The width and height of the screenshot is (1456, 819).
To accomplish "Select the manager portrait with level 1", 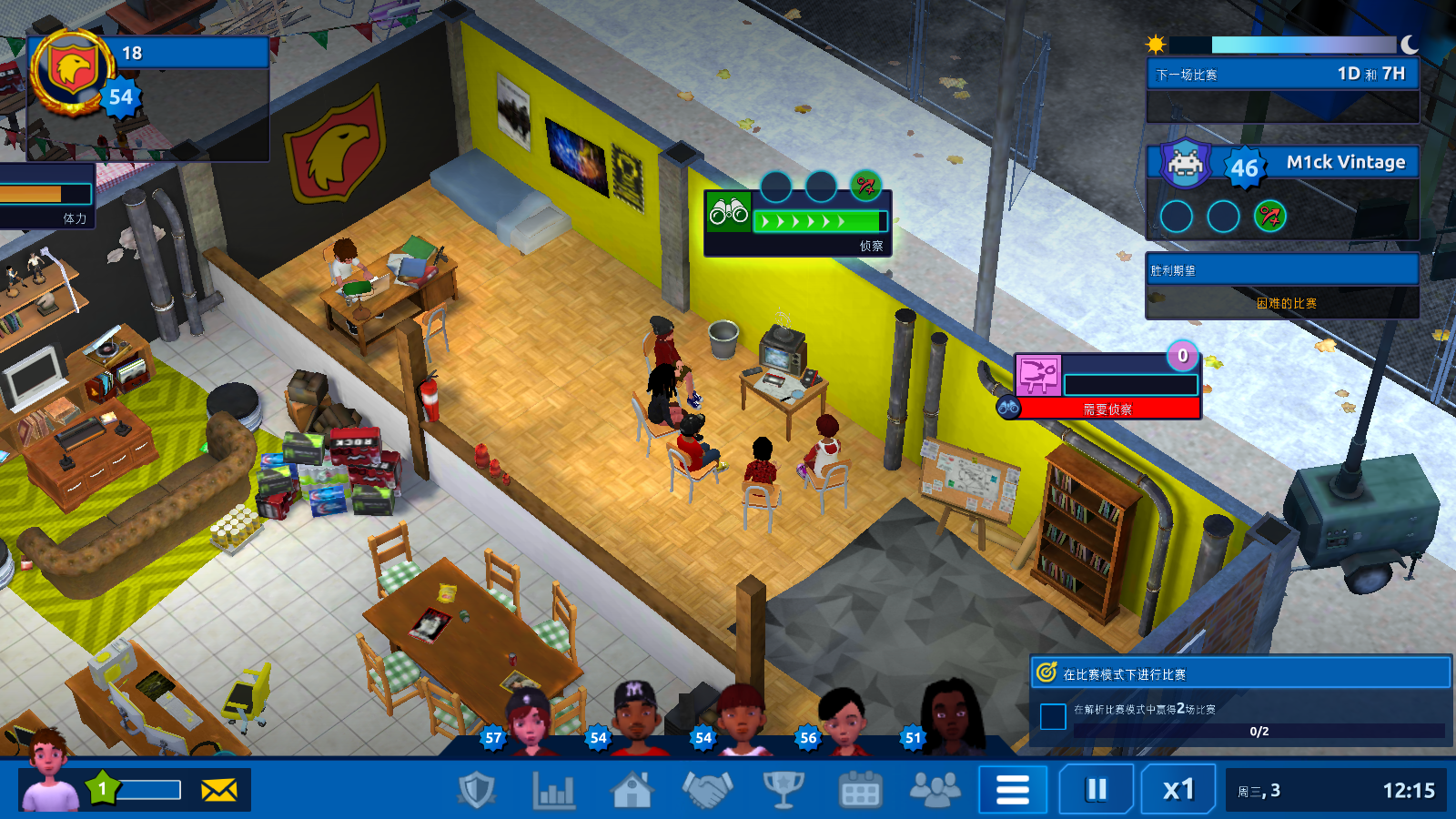I will (x=50, y=773).
